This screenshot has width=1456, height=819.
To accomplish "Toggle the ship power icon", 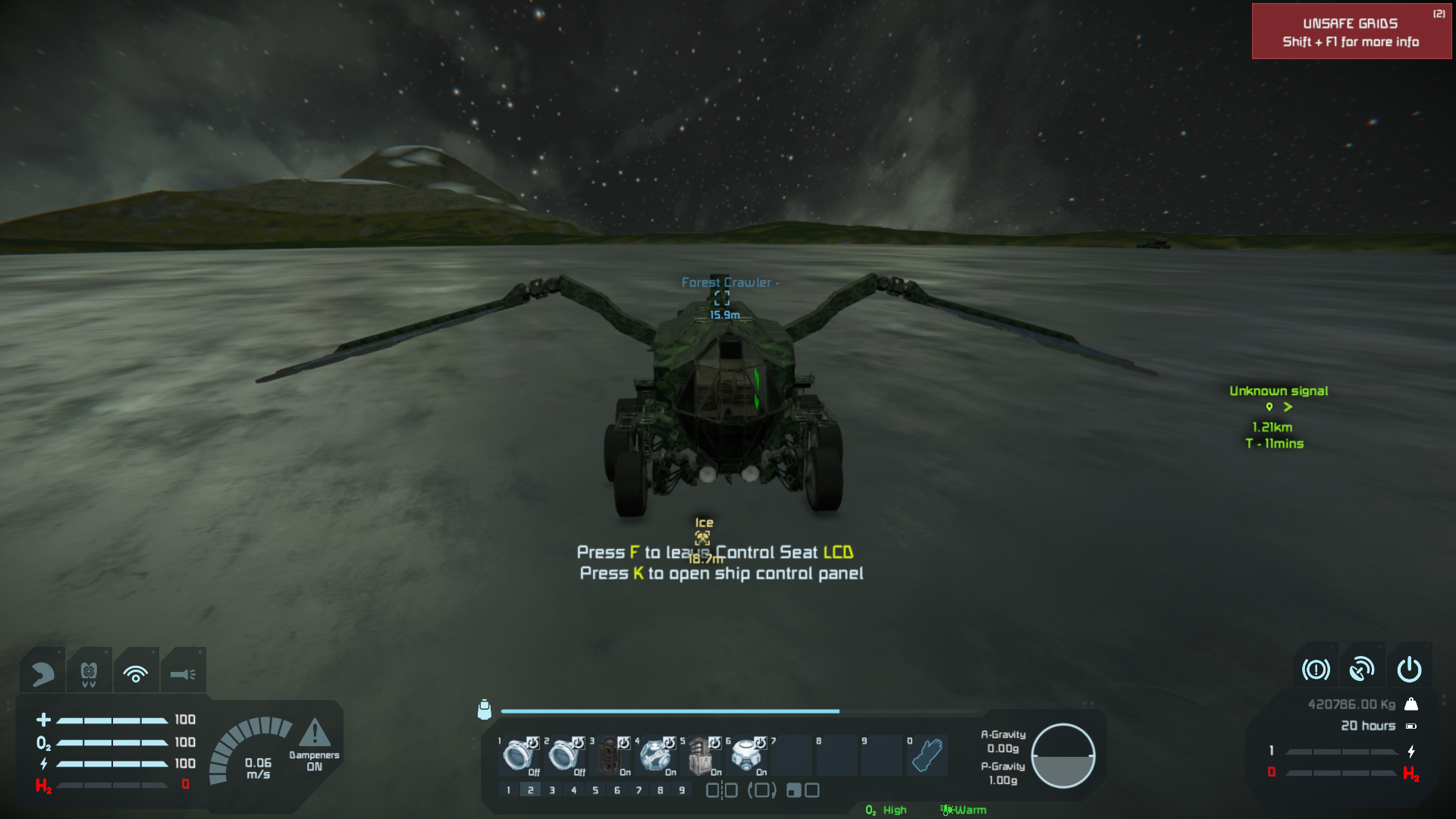I will coord(1409,670).
